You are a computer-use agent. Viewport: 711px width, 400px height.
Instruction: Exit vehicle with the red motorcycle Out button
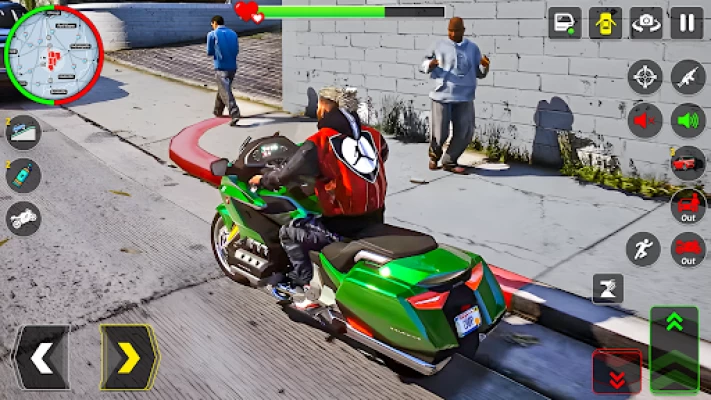688,249
